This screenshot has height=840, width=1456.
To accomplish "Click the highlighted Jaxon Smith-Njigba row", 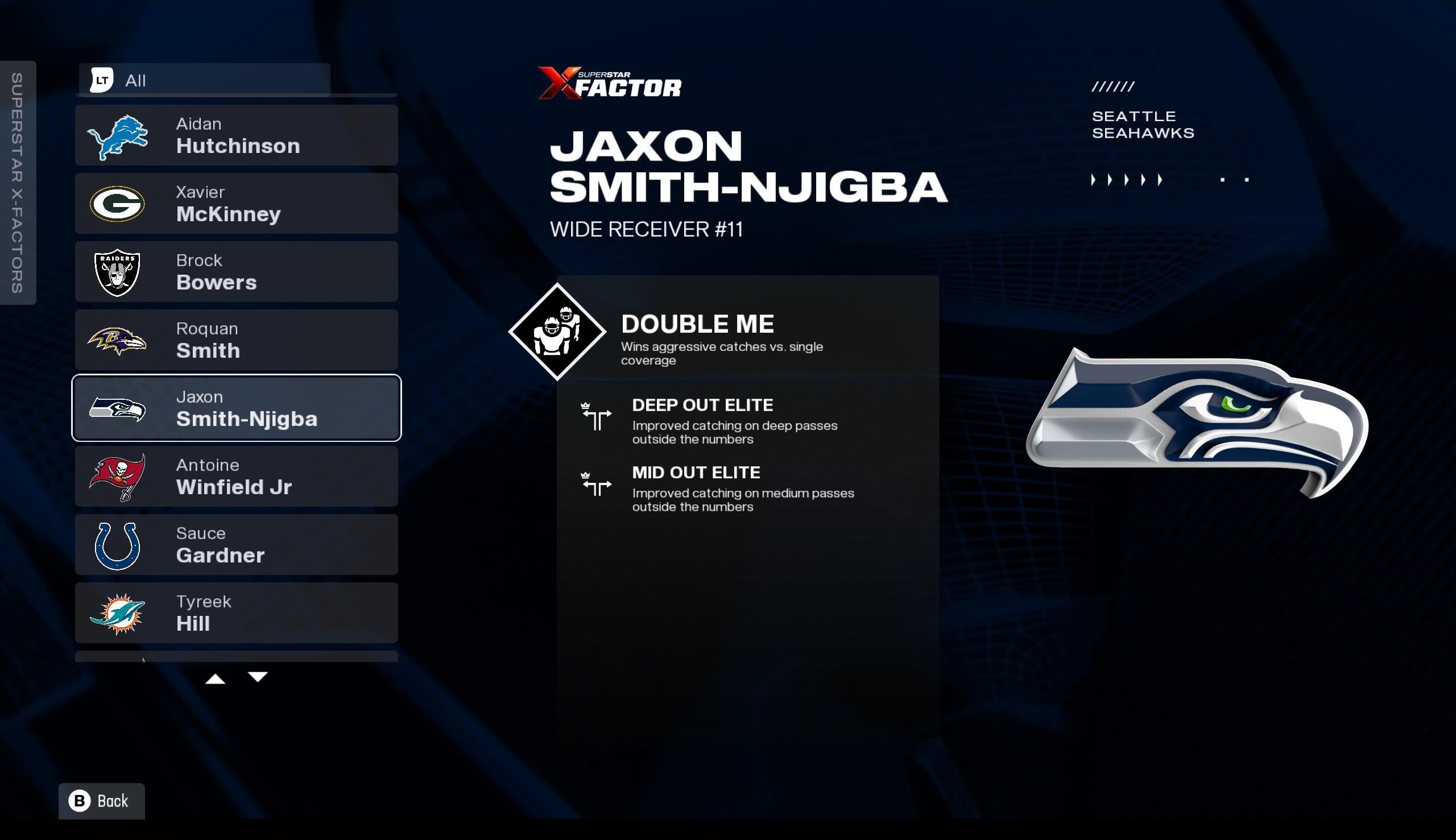I will tap(236, 408).
